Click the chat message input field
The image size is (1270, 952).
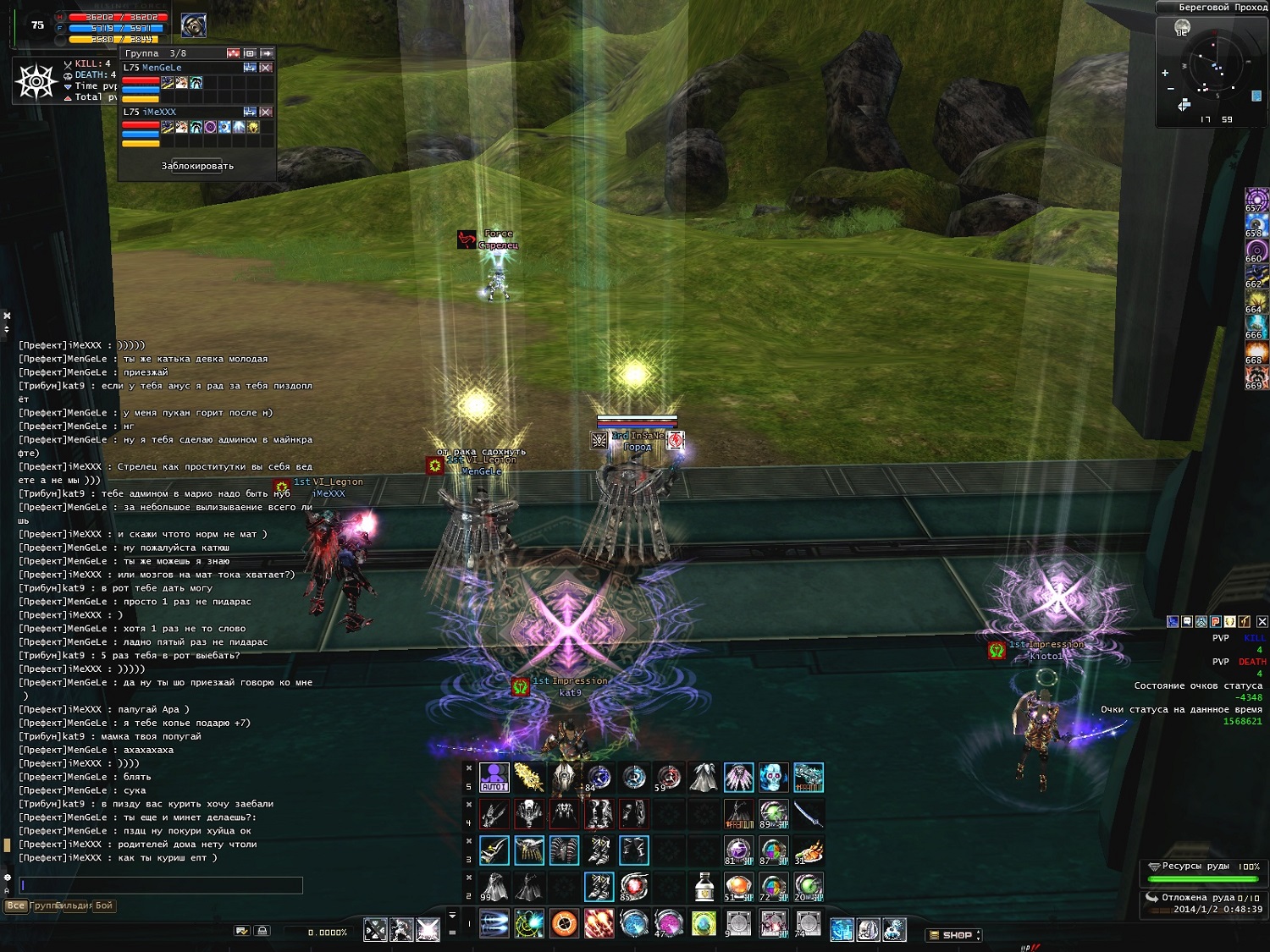click(161, 885)
